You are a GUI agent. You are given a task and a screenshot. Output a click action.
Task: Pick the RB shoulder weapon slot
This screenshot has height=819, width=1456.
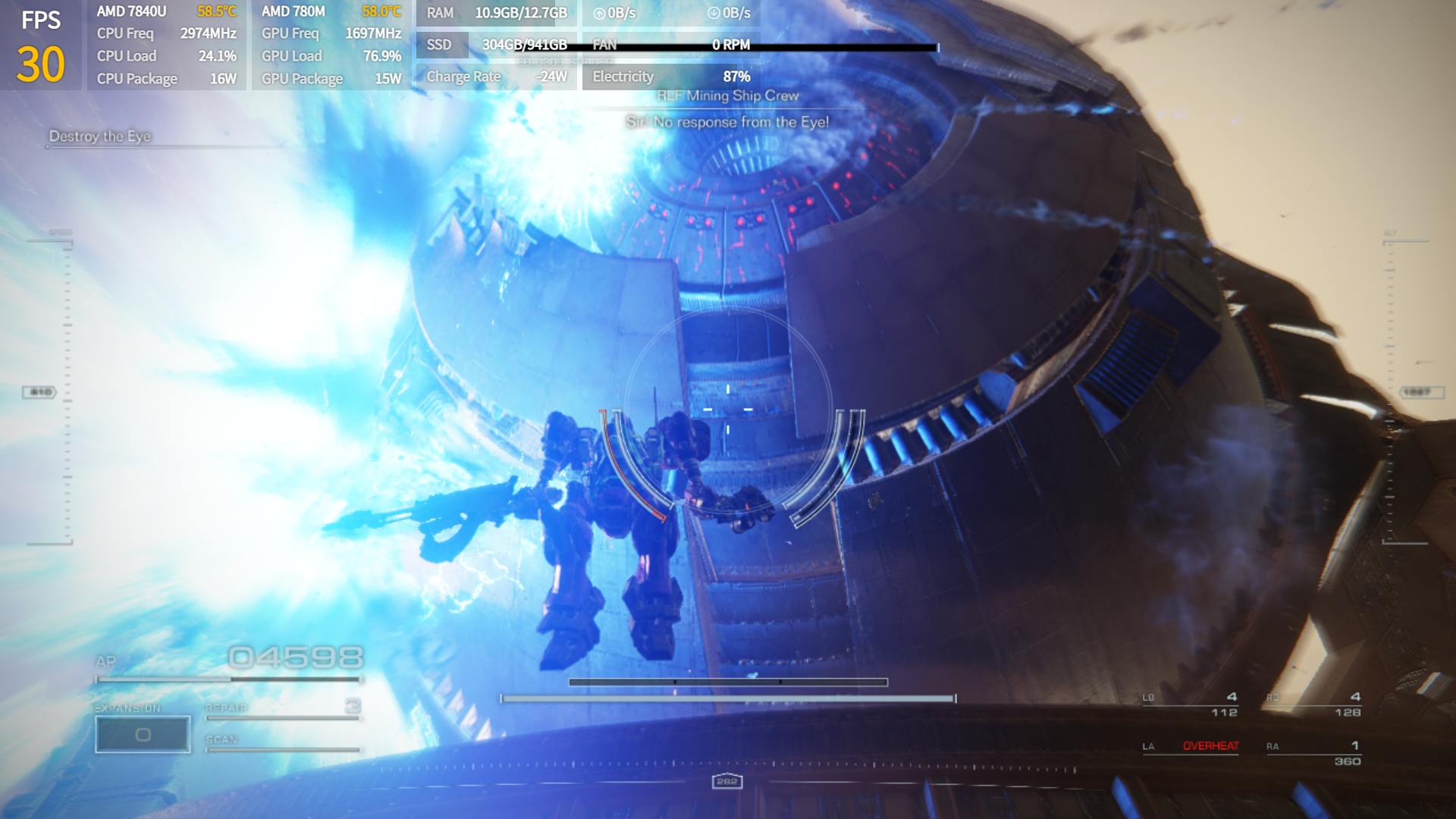(x=1313, y=704)
